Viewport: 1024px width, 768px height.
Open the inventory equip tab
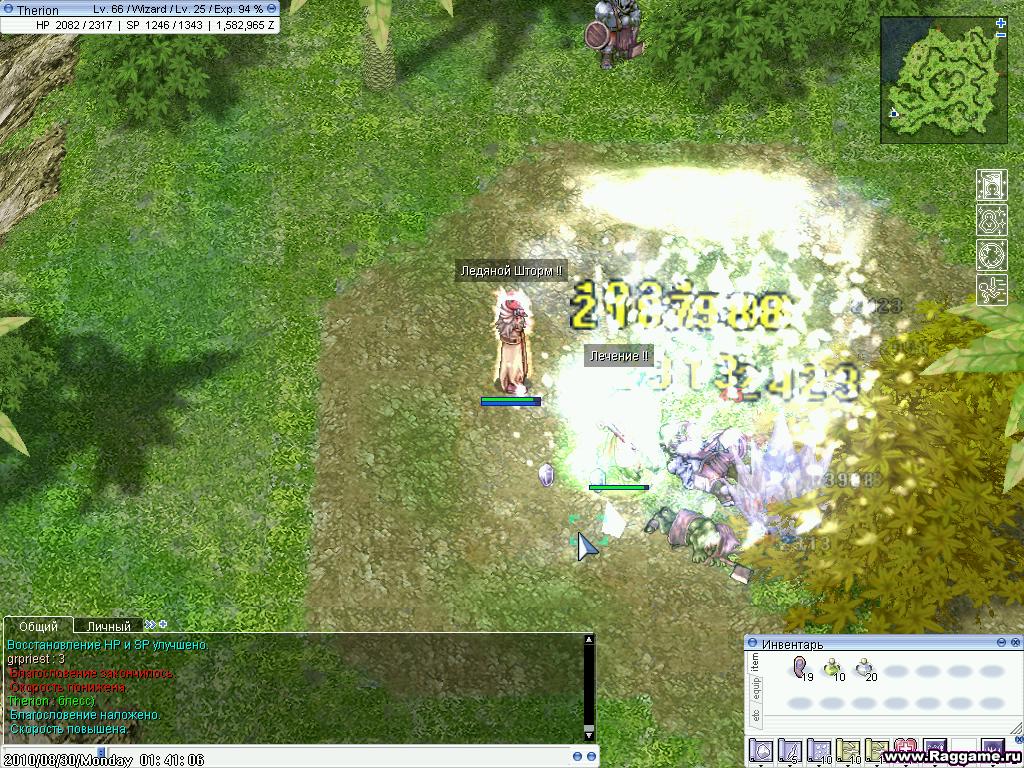756,688
